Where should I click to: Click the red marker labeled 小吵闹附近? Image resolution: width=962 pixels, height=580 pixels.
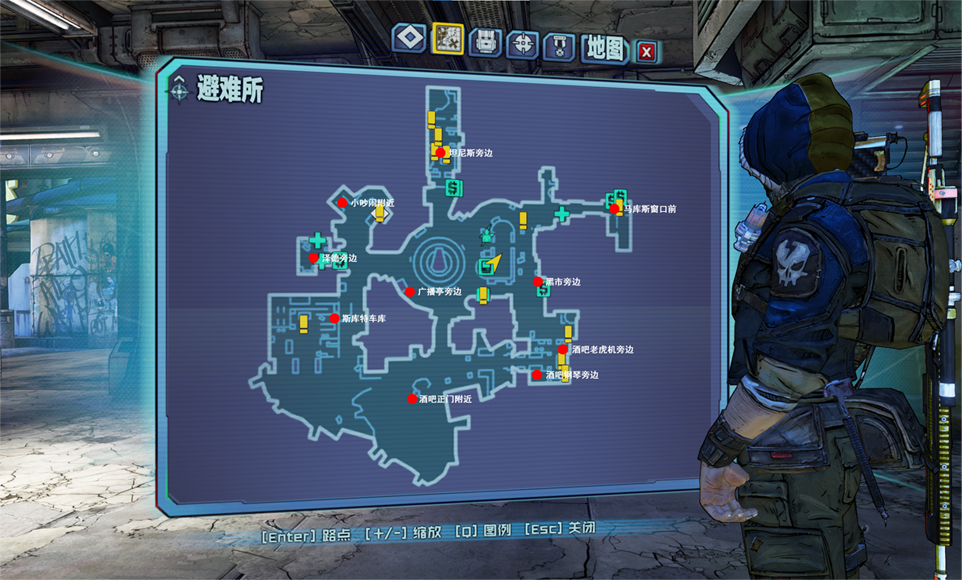pos(342,202)
